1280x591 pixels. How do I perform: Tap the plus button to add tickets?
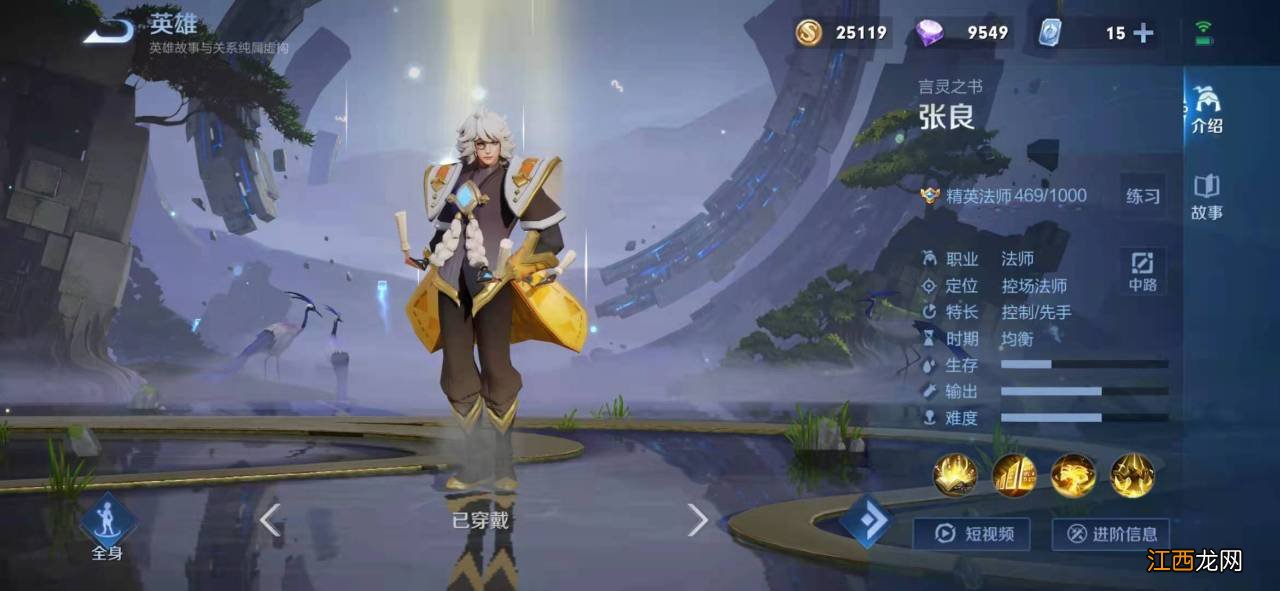click(1143, 33)
